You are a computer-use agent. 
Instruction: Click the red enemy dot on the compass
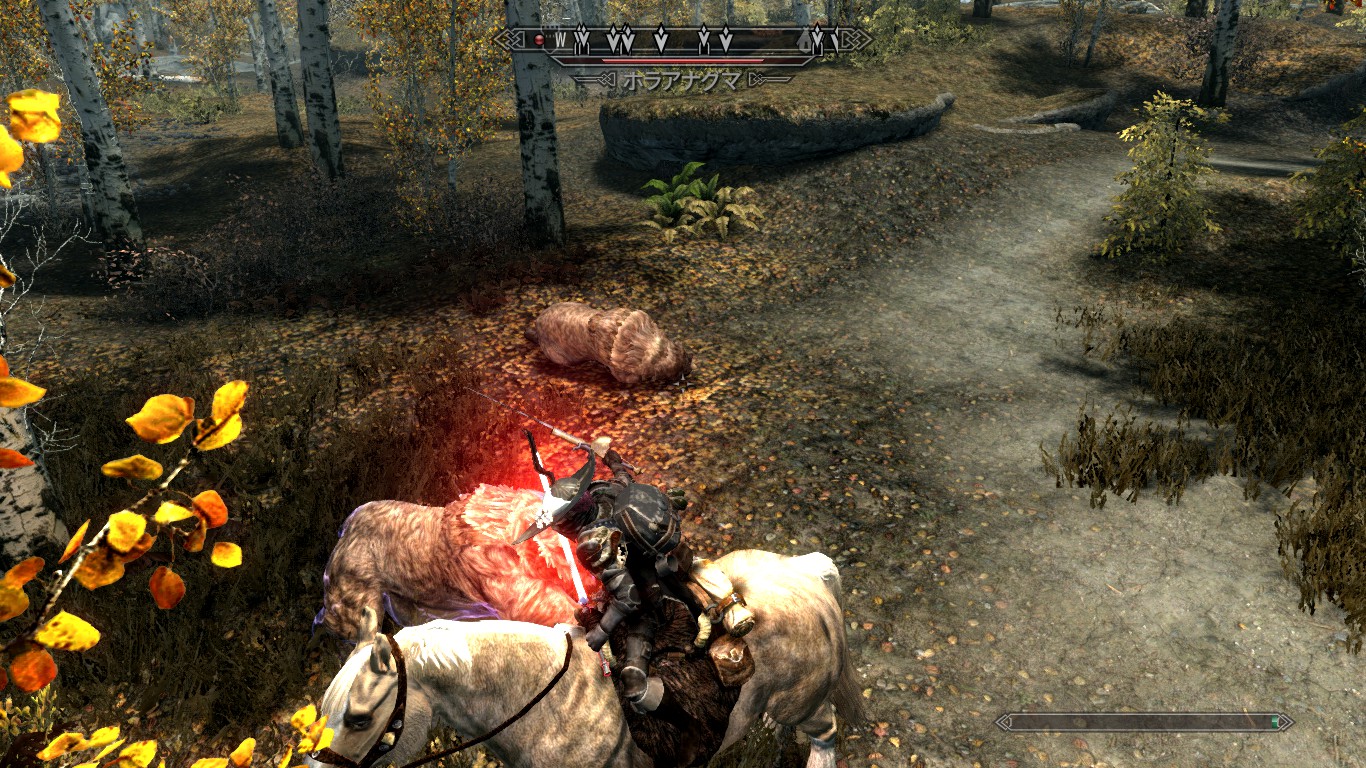point(539,40)
